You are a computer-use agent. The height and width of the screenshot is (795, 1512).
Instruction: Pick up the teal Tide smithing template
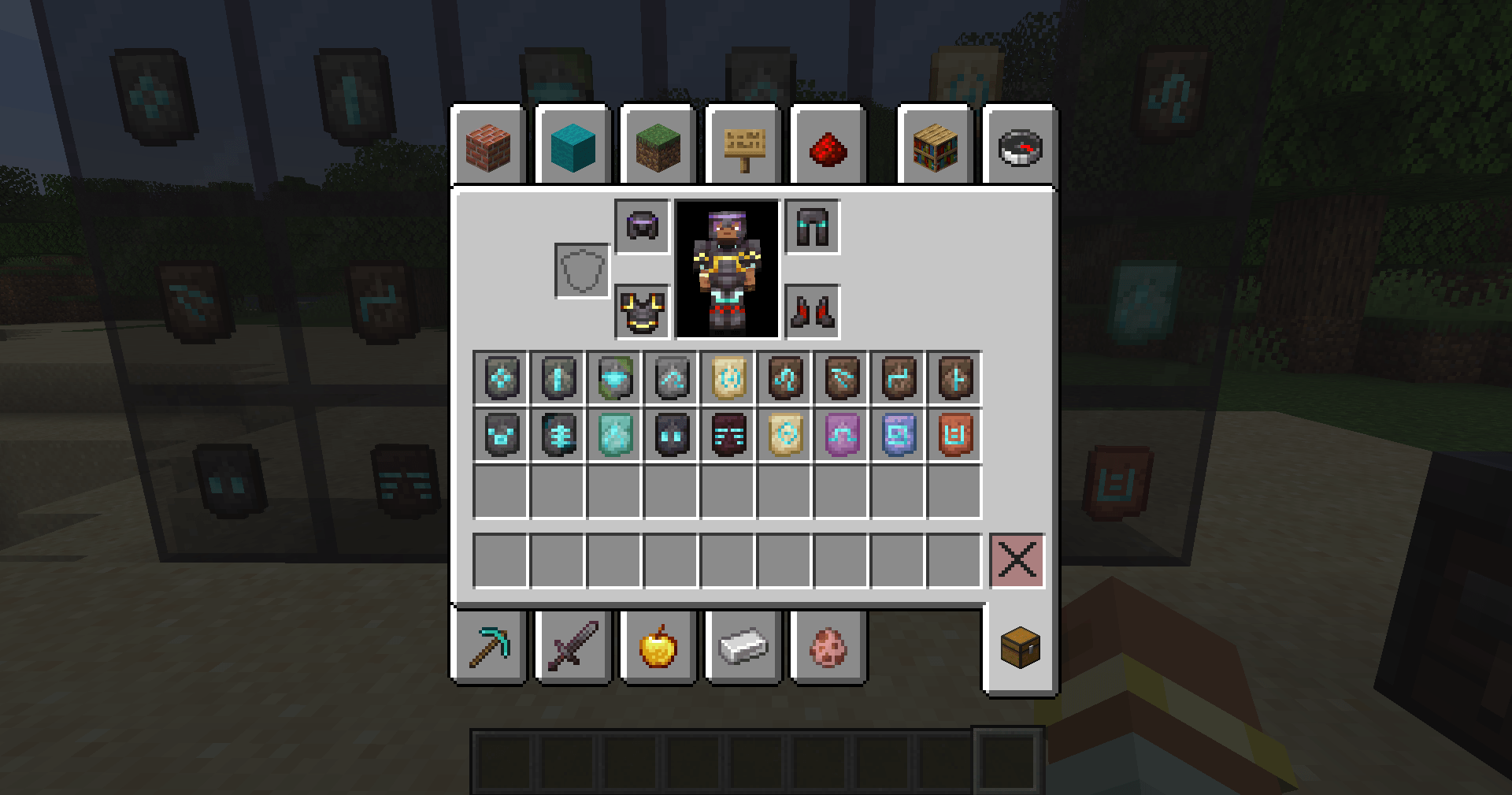(614, 434)
